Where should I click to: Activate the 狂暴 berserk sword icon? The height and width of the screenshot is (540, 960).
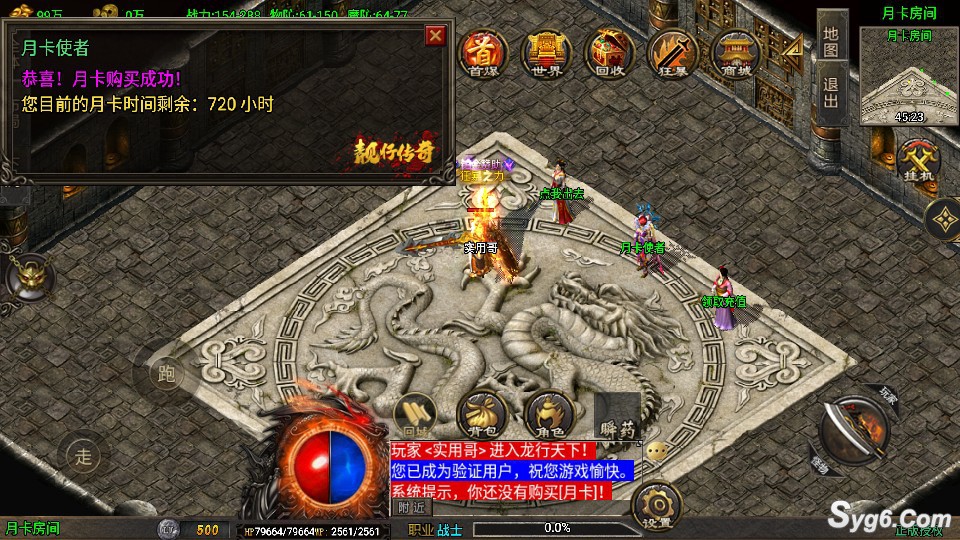(x=669, y=53)
